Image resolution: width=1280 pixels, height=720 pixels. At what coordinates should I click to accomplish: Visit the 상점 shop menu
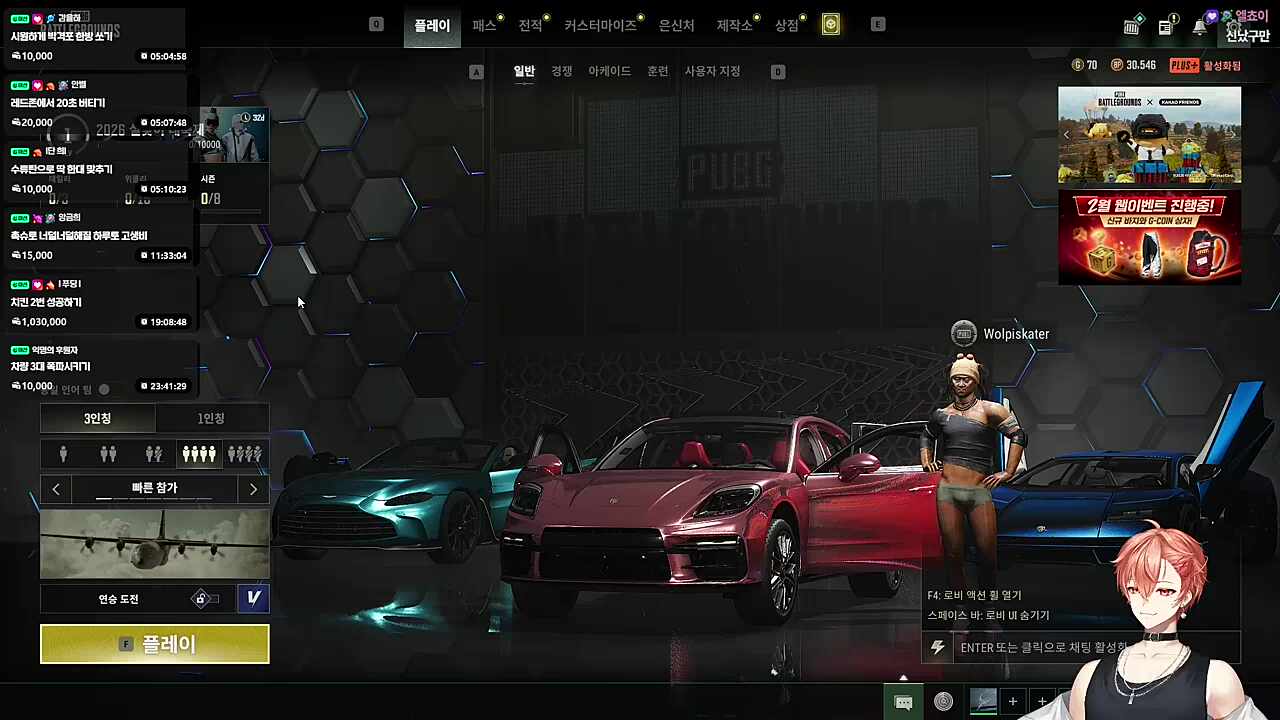(x=787, y=25)
